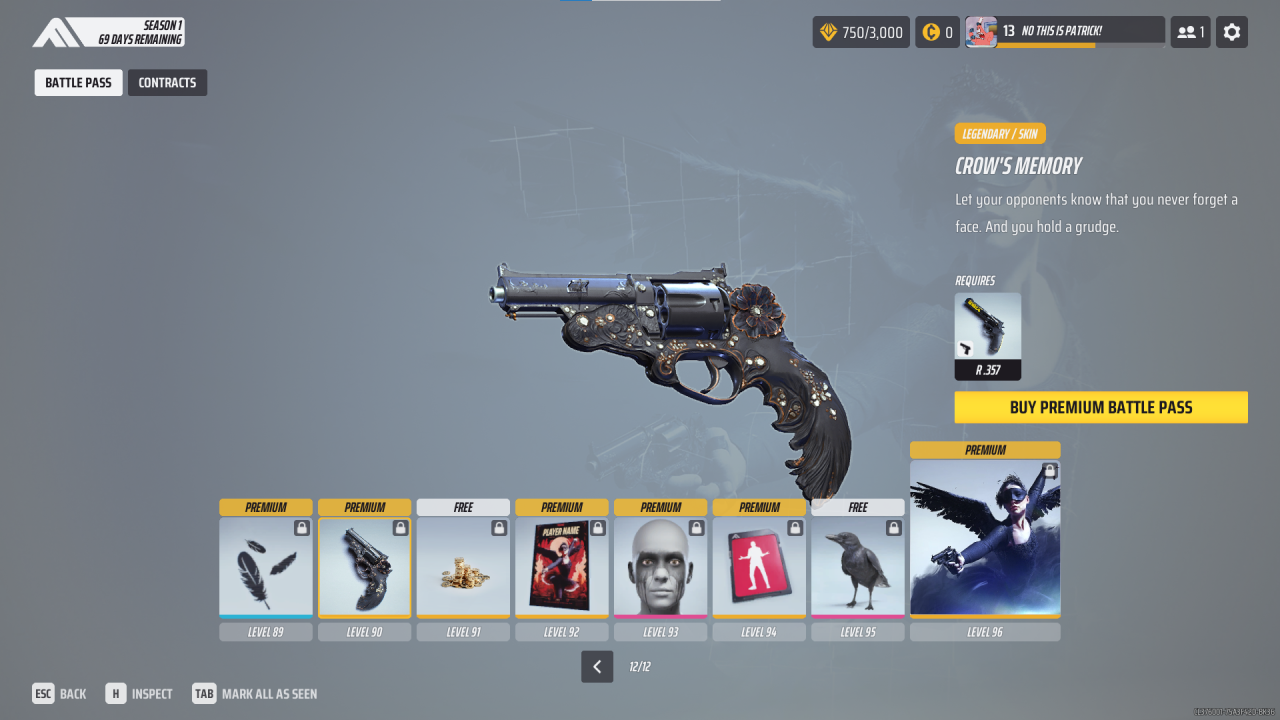This screenshot has height=720, width=1280.
Task: Click the Premium banner above Level 90
Action: click(x=364, y=507)
